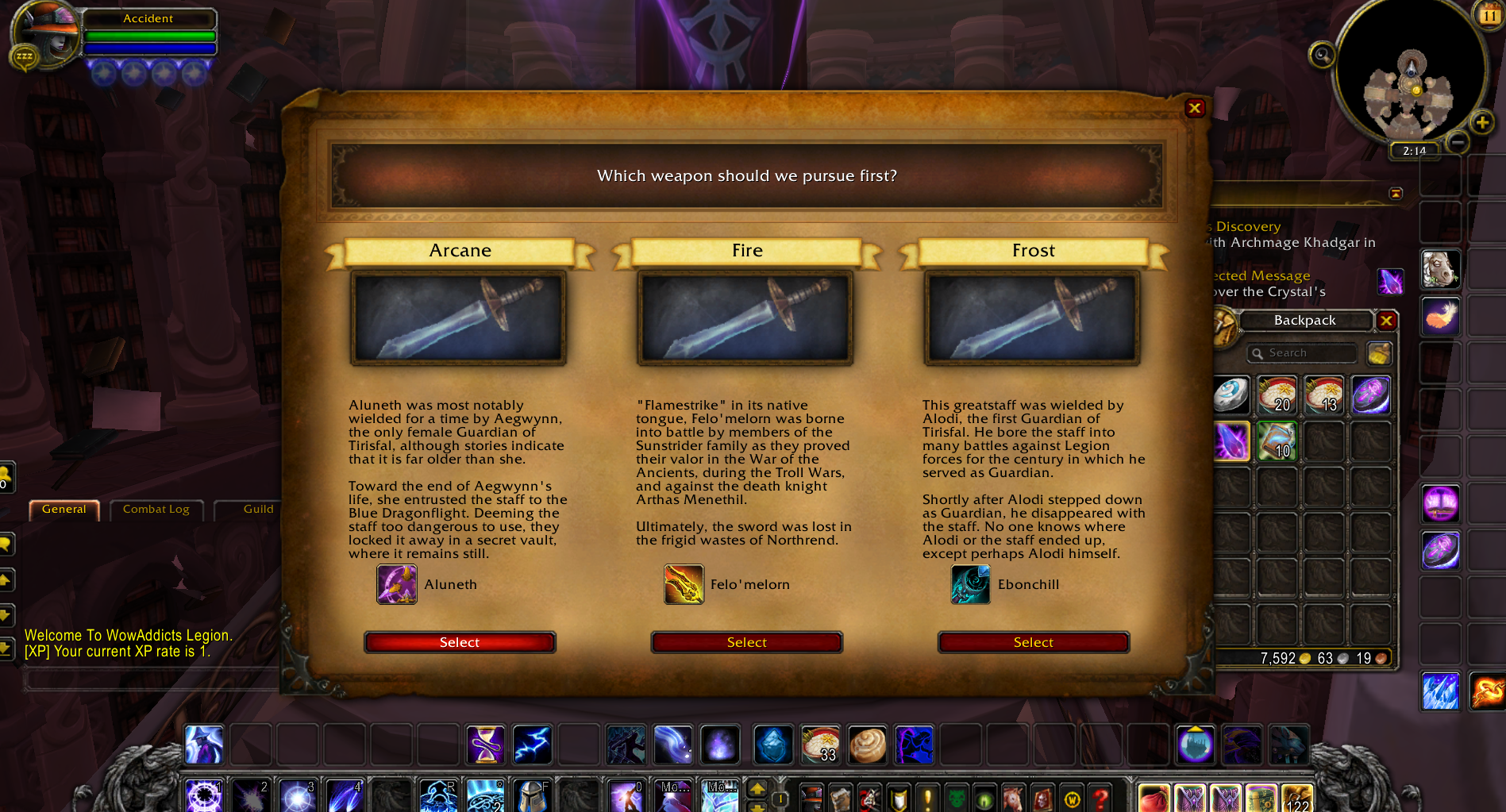Select the Accident player portrait

45,35
